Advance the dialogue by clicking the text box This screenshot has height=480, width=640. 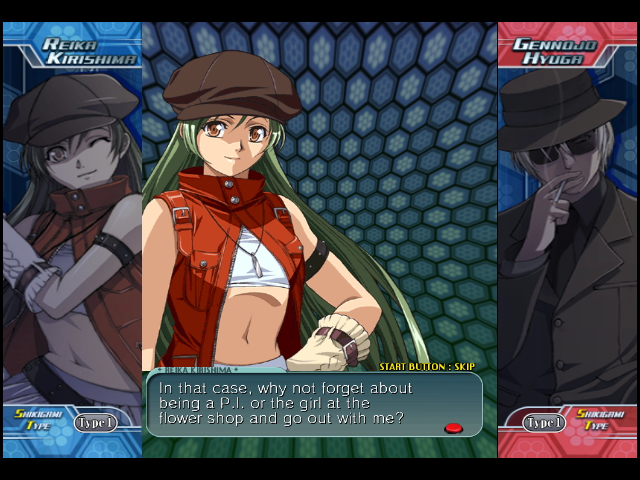point(314,404)
